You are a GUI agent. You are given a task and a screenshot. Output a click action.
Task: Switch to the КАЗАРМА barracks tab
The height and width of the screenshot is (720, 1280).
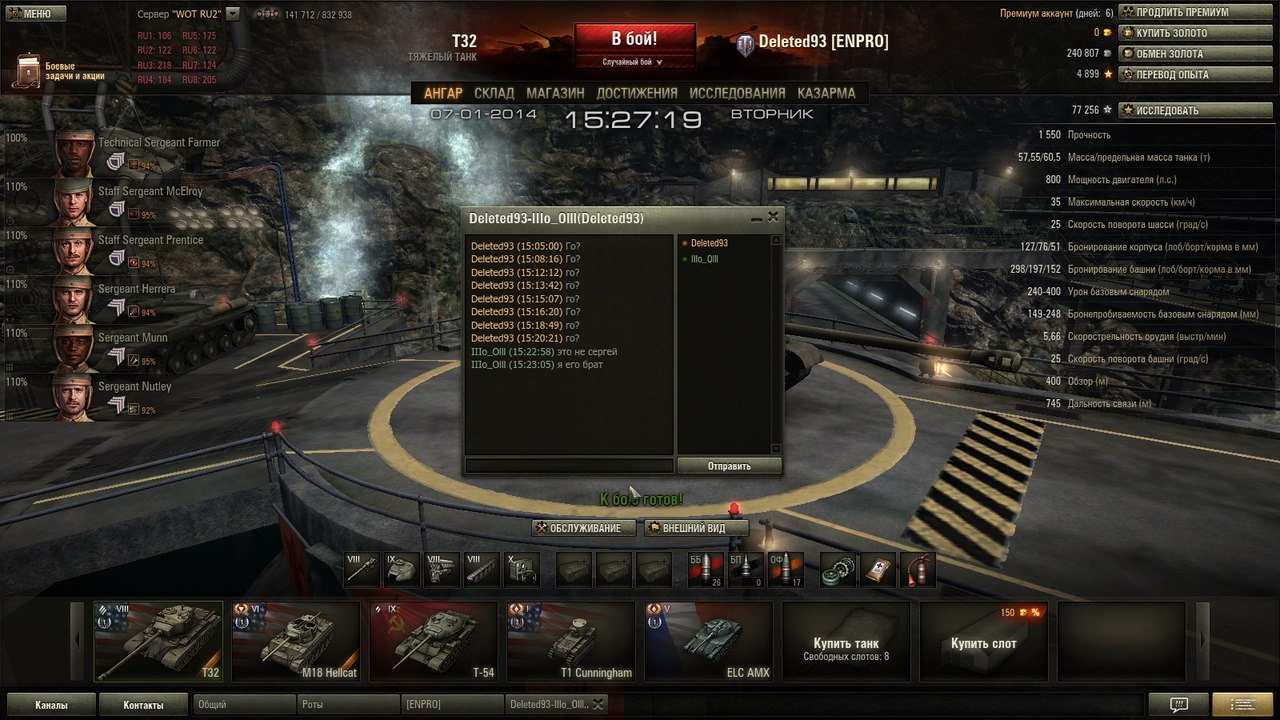[x=826, y=93]
